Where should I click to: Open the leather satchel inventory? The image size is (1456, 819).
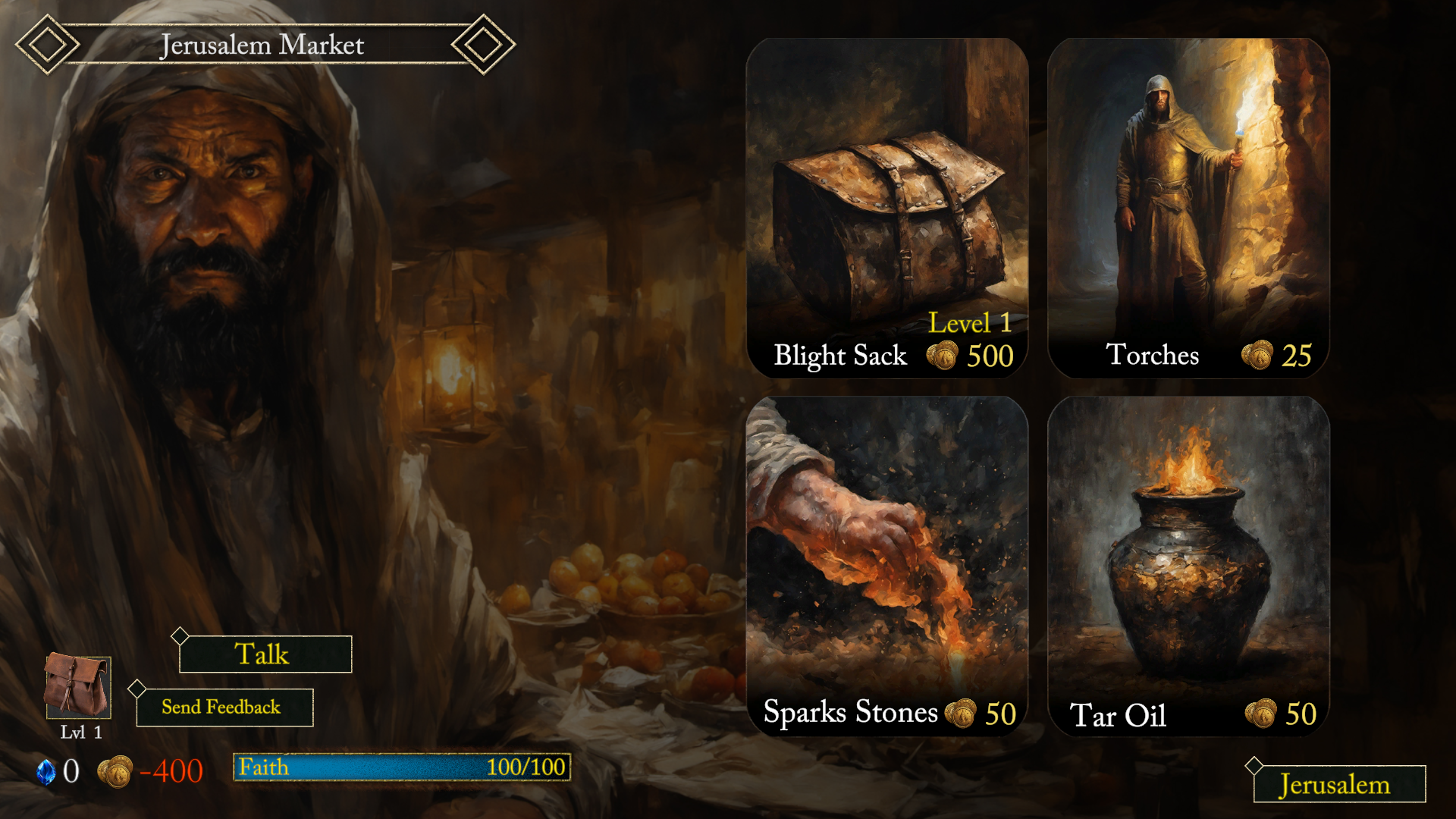tap(77, 686)
